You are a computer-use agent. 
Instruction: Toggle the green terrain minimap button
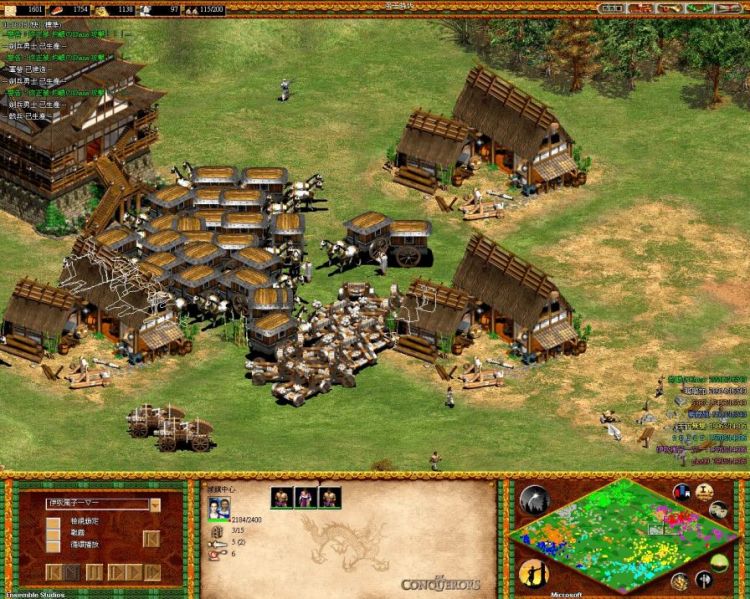pos(719,561)
